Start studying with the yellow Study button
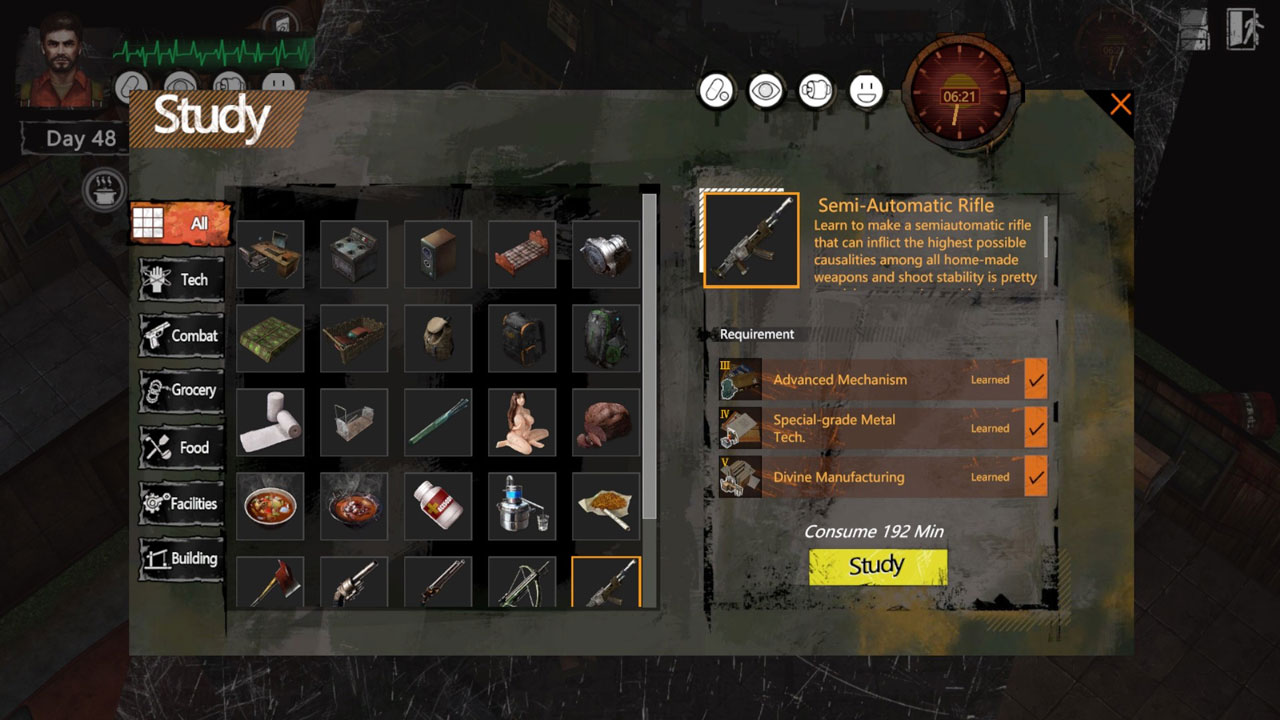 click(877, 566)
